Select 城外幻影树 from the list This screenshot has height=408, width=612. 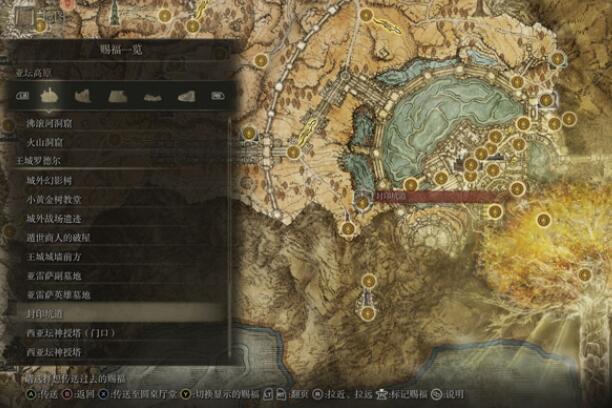[50, 180]
